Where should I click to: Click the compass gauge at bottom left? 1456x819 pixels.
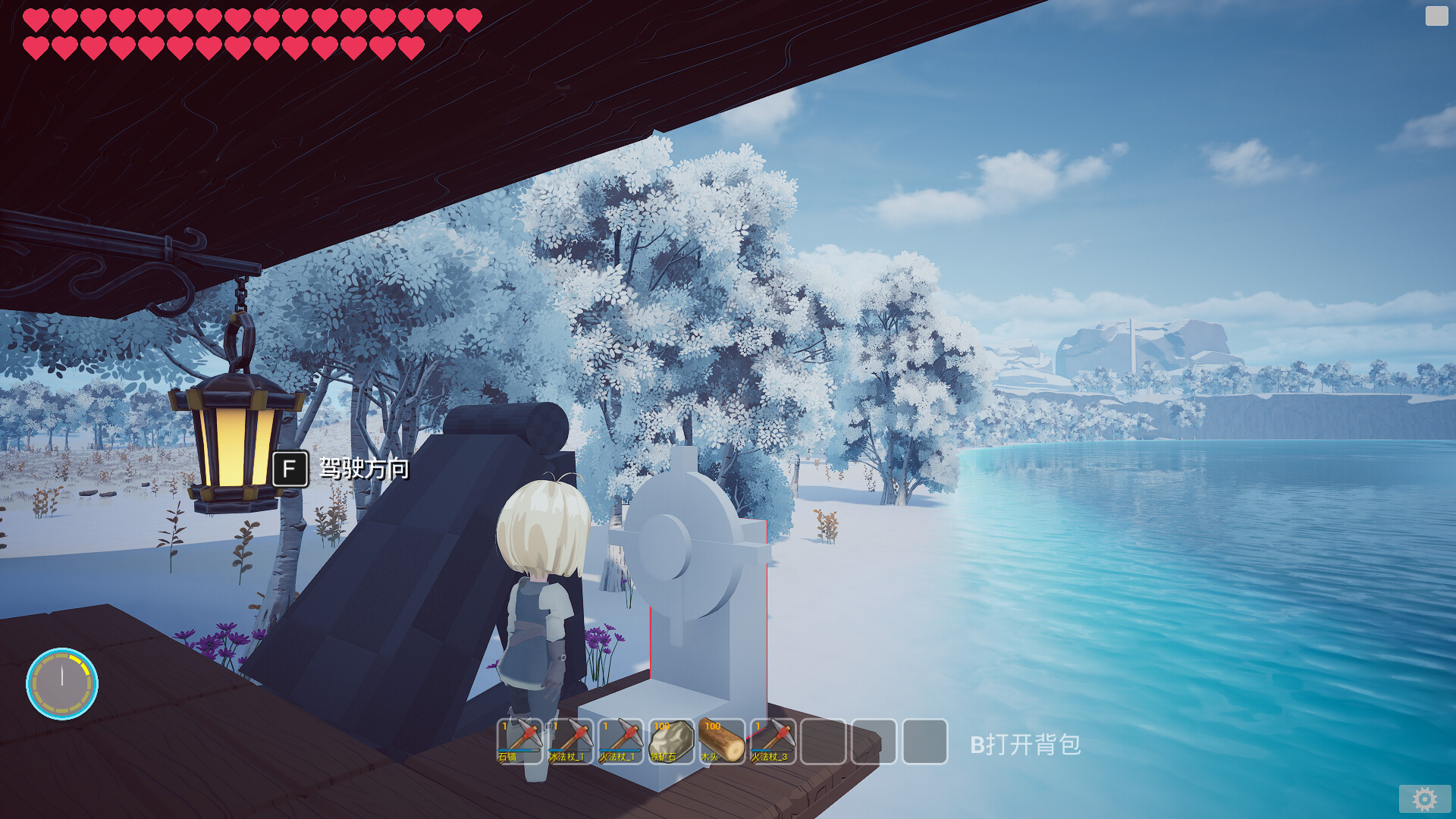pyautogui.click(x=64, y=682)
